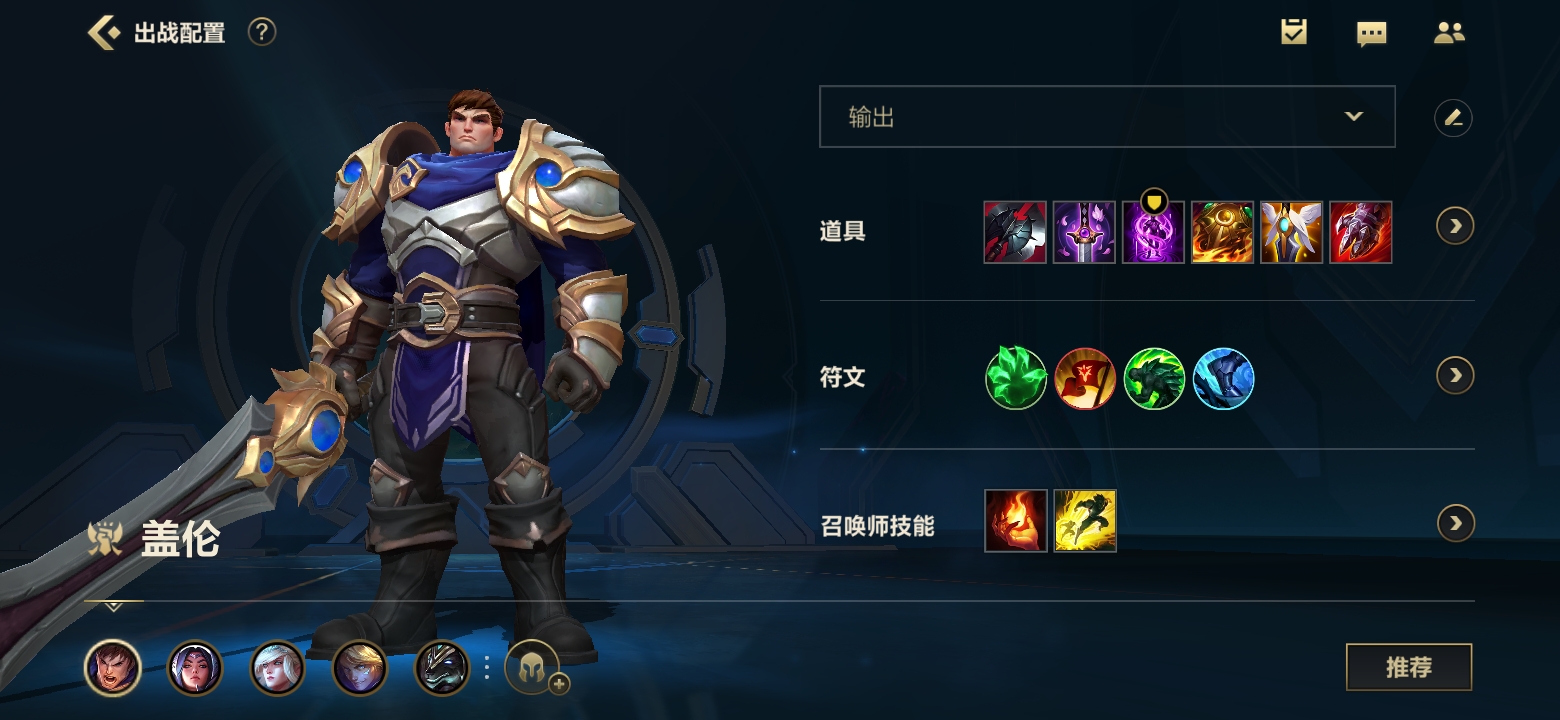Image resolution: width=1560 pixels, height=720 pixels.
Task: Go back from the 出战配置 screen
Action: [103, 33]
